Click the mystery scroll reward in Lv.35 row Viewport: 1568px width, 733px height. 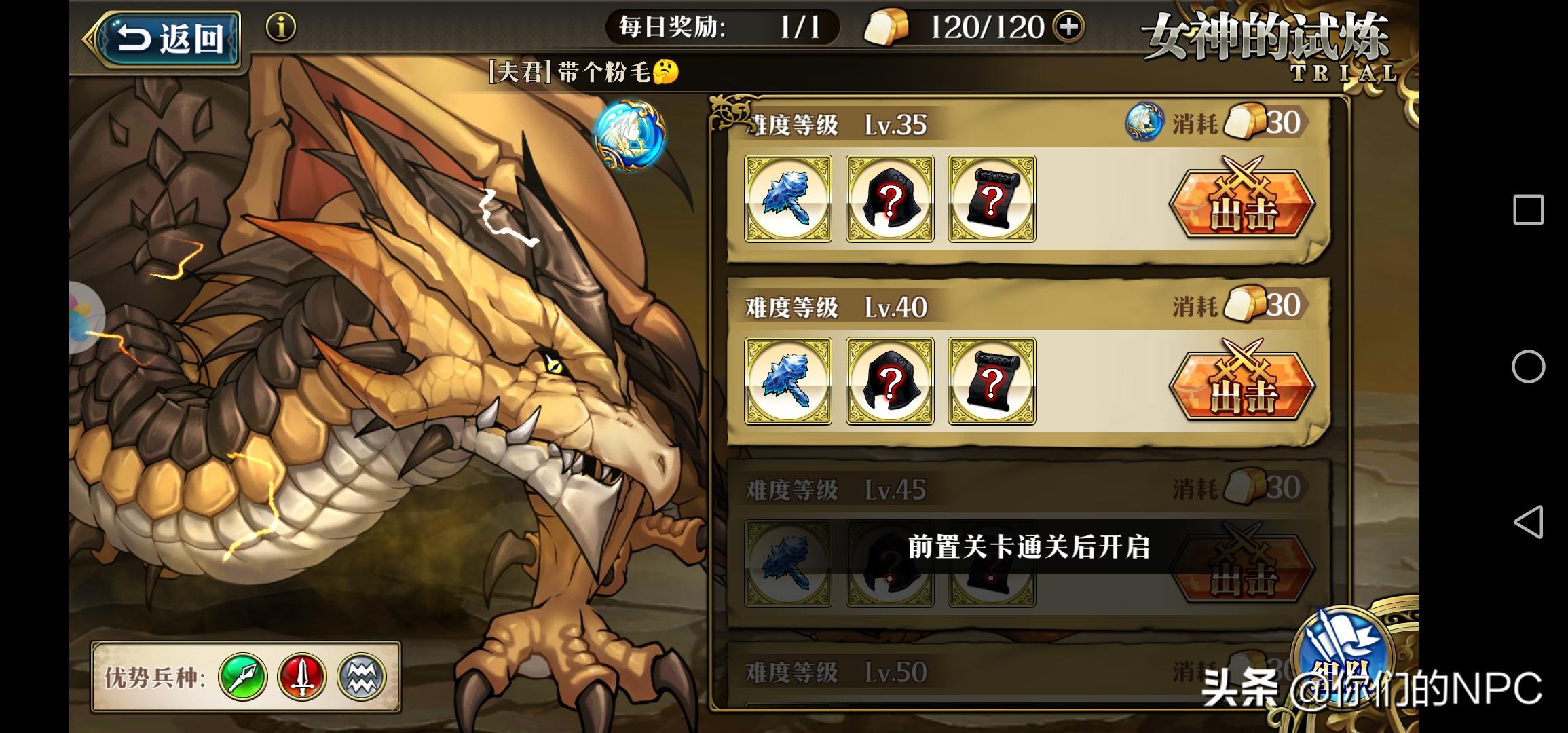tap(991, 199)
